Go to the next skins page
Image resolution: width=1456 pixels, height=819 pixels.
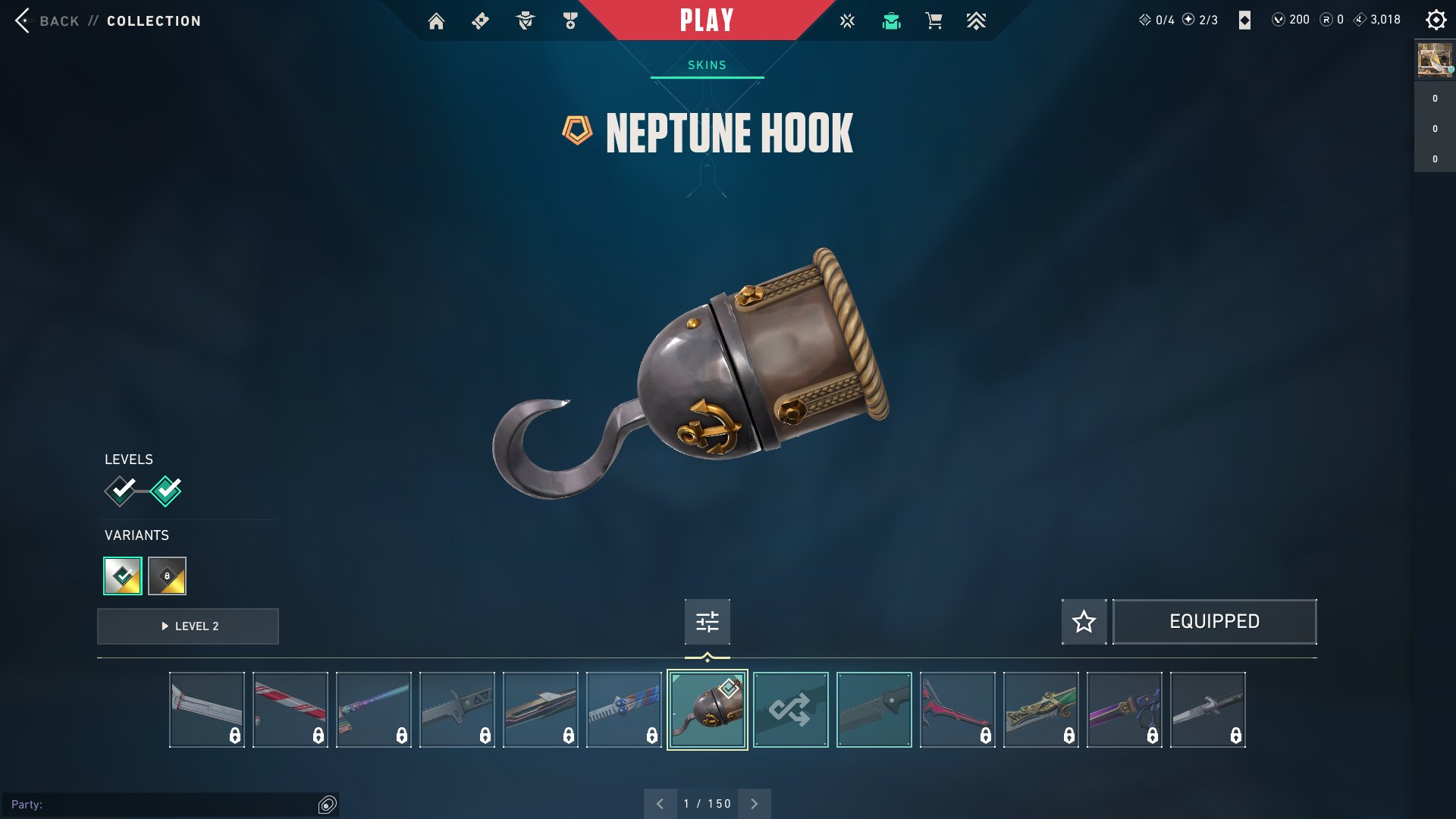coord(754,804)
